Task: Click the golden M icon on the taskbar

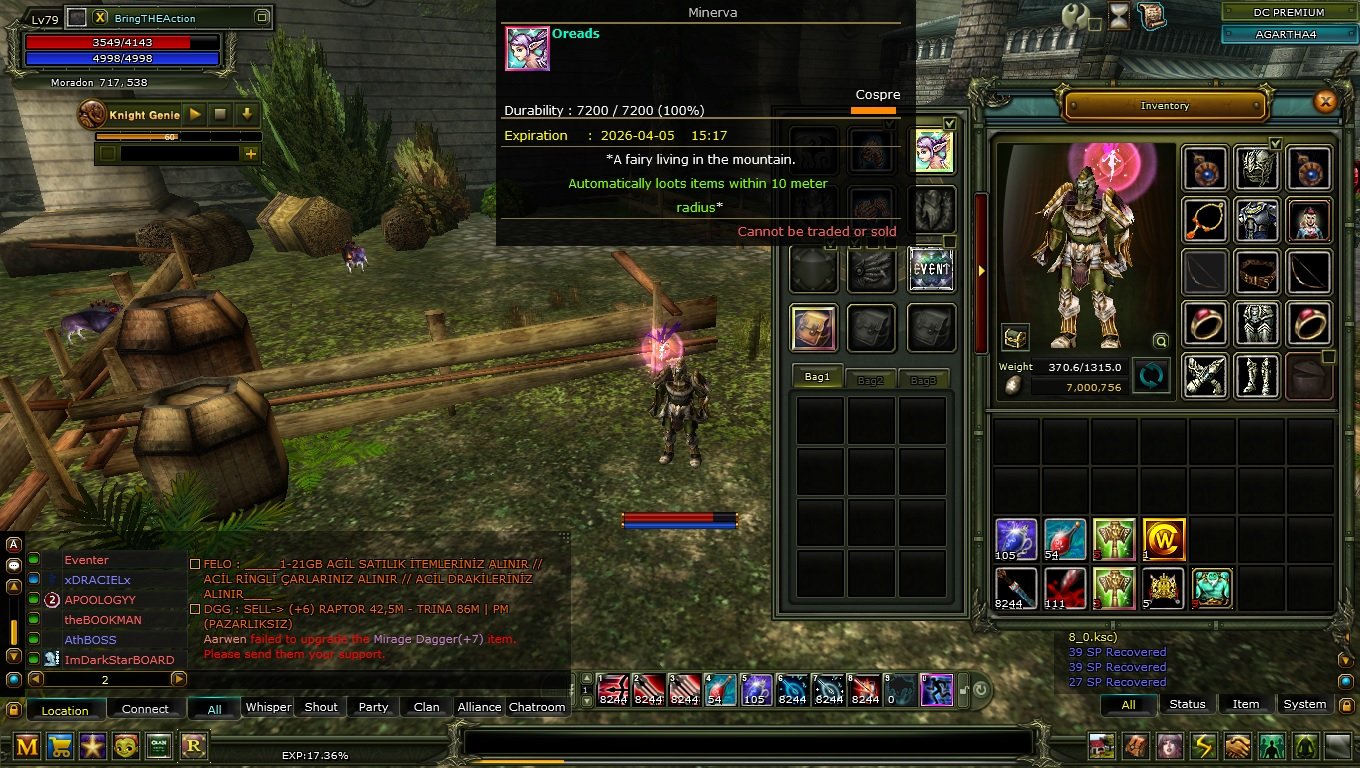Action: [x=25, y=746]
